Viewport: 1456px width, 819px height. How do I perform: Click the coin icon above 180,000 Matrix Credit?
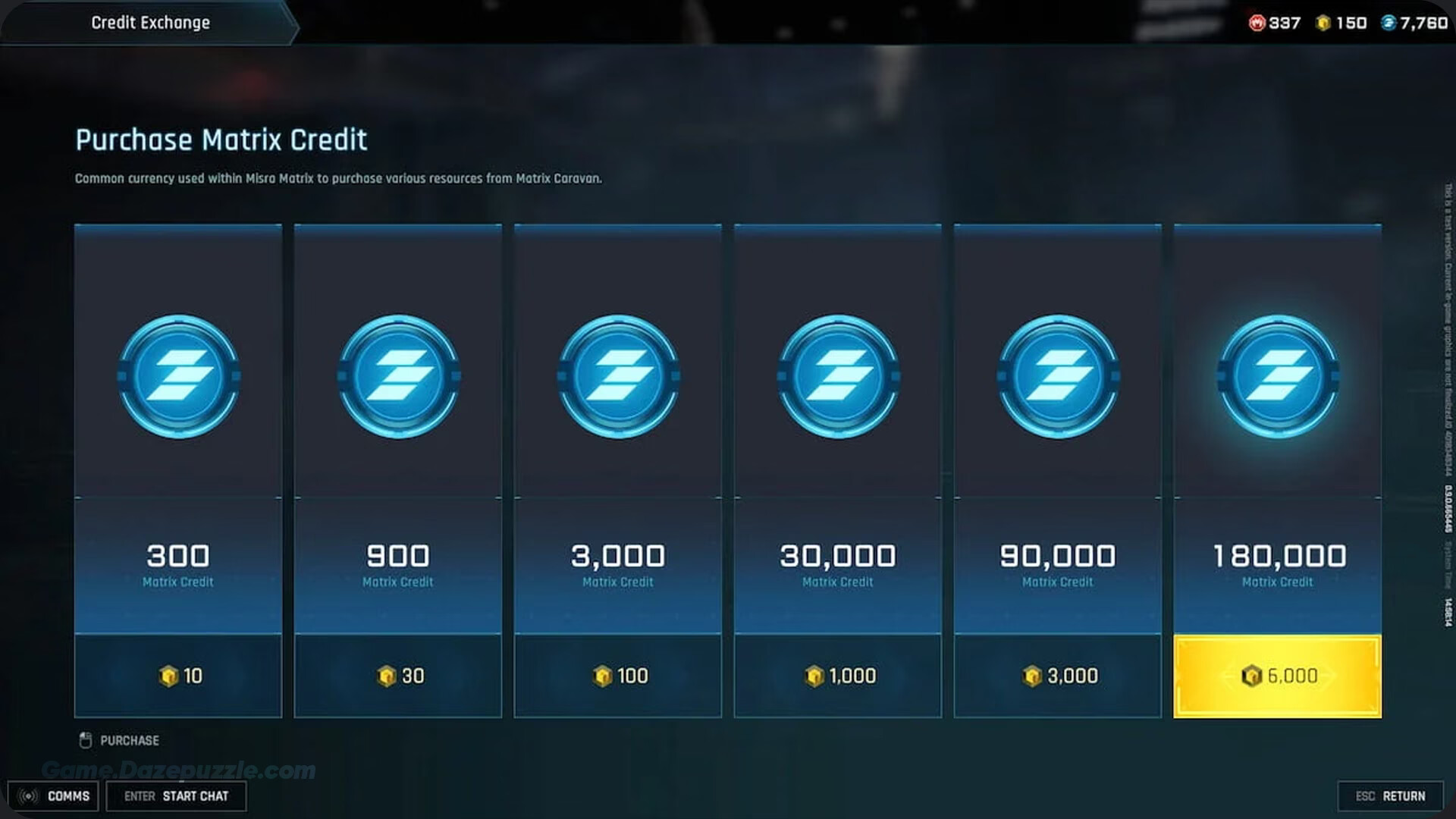[x=1277, y=377]
